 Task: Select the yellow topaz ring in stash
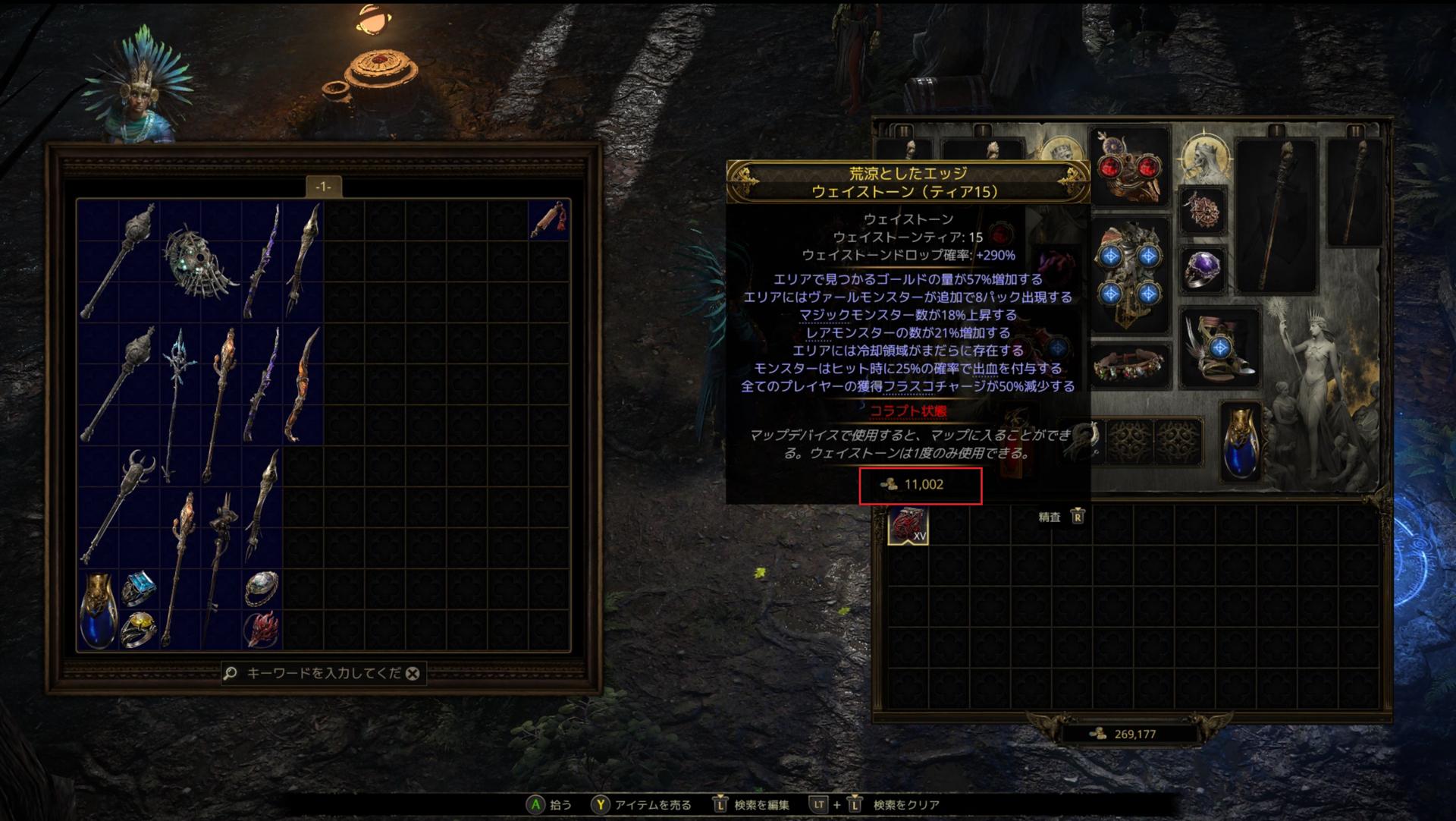tap(139, 629)
